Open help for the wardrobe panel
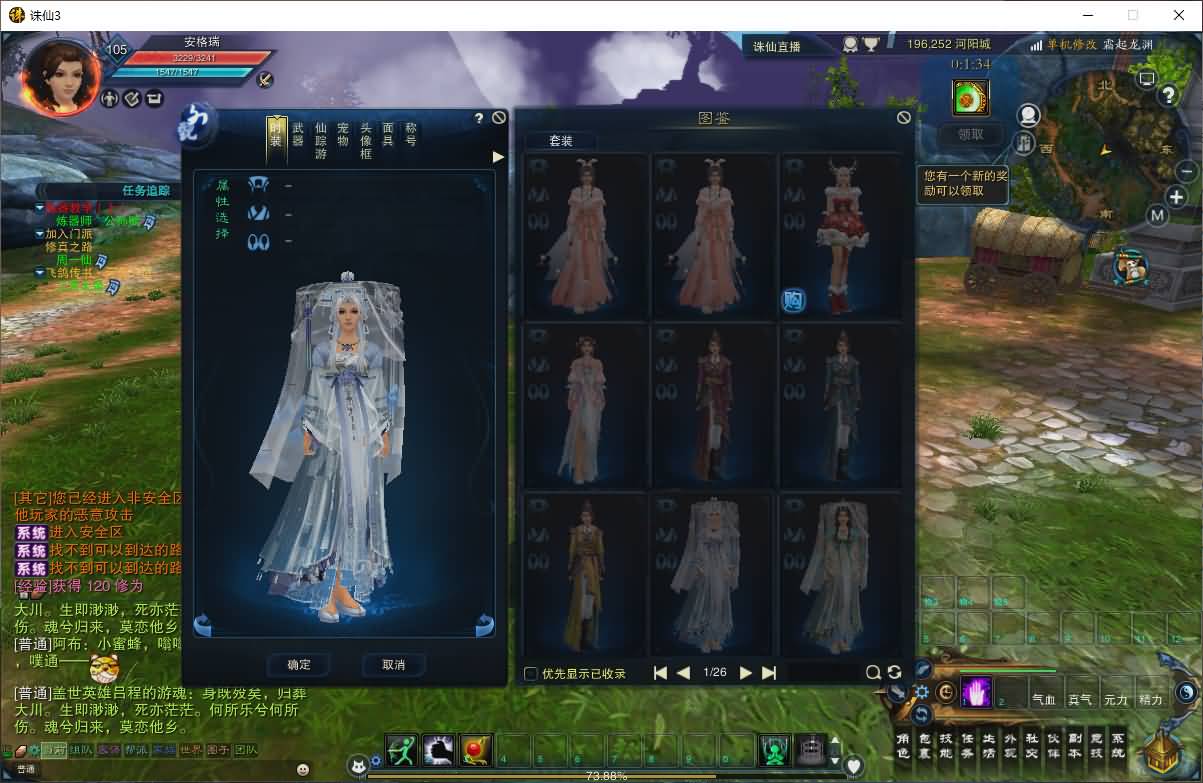 pos(479,118)
